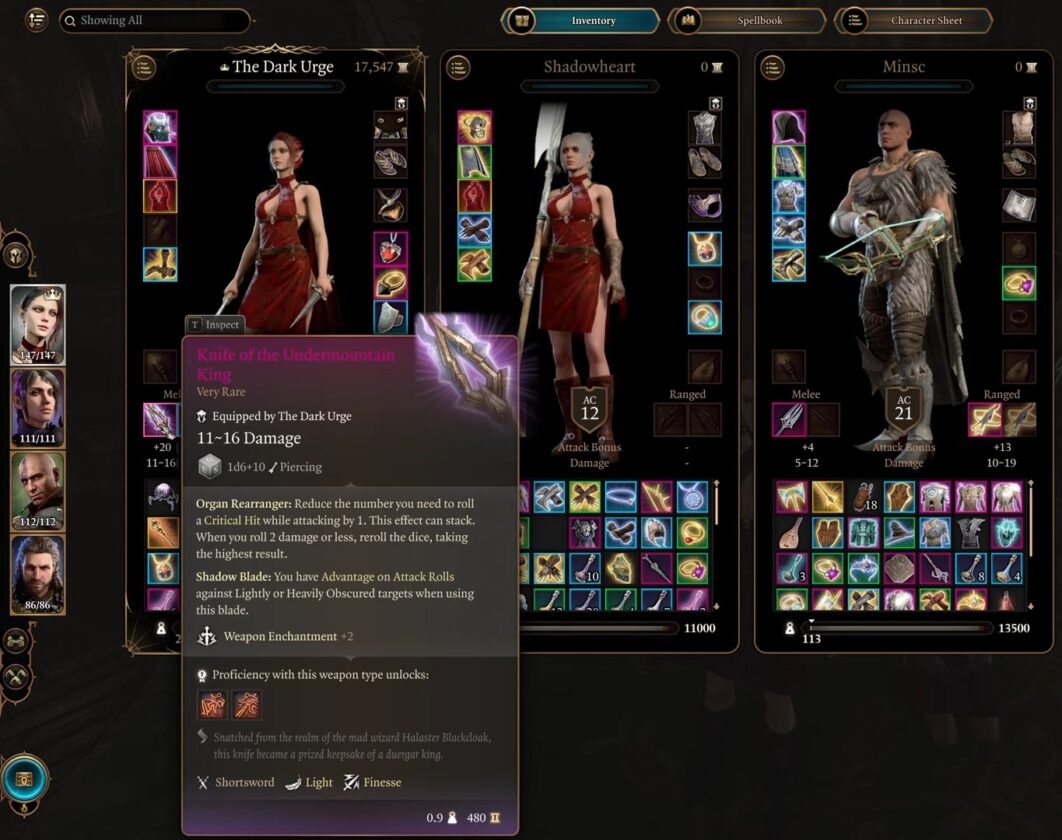Click Shadowheart's gloves equipment slot
This screenshot has height=840, width=1062.
pyautogui.click(x=474, y=230)
